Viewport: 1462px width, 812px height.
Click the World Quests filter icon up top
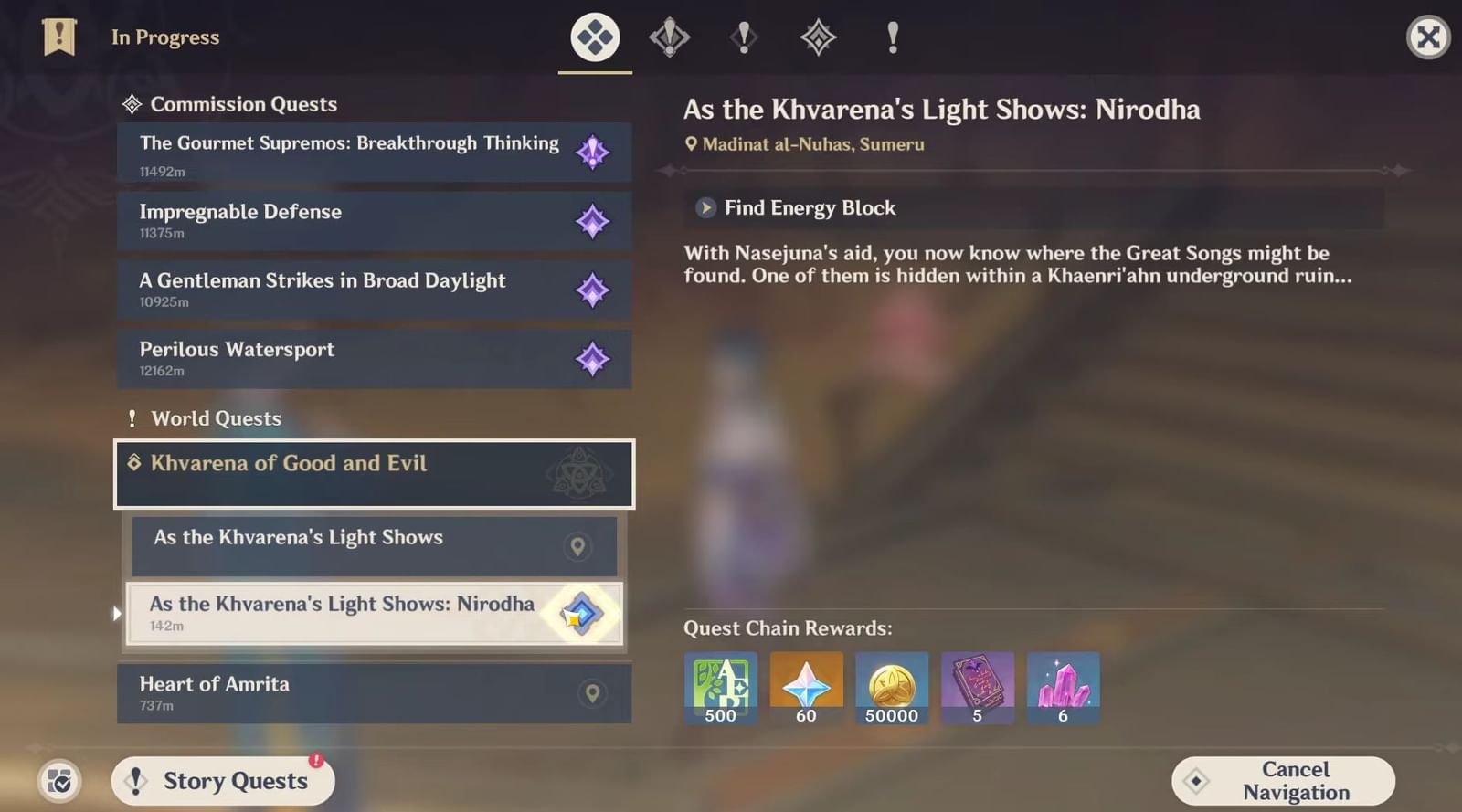click(x=819, y=38)
